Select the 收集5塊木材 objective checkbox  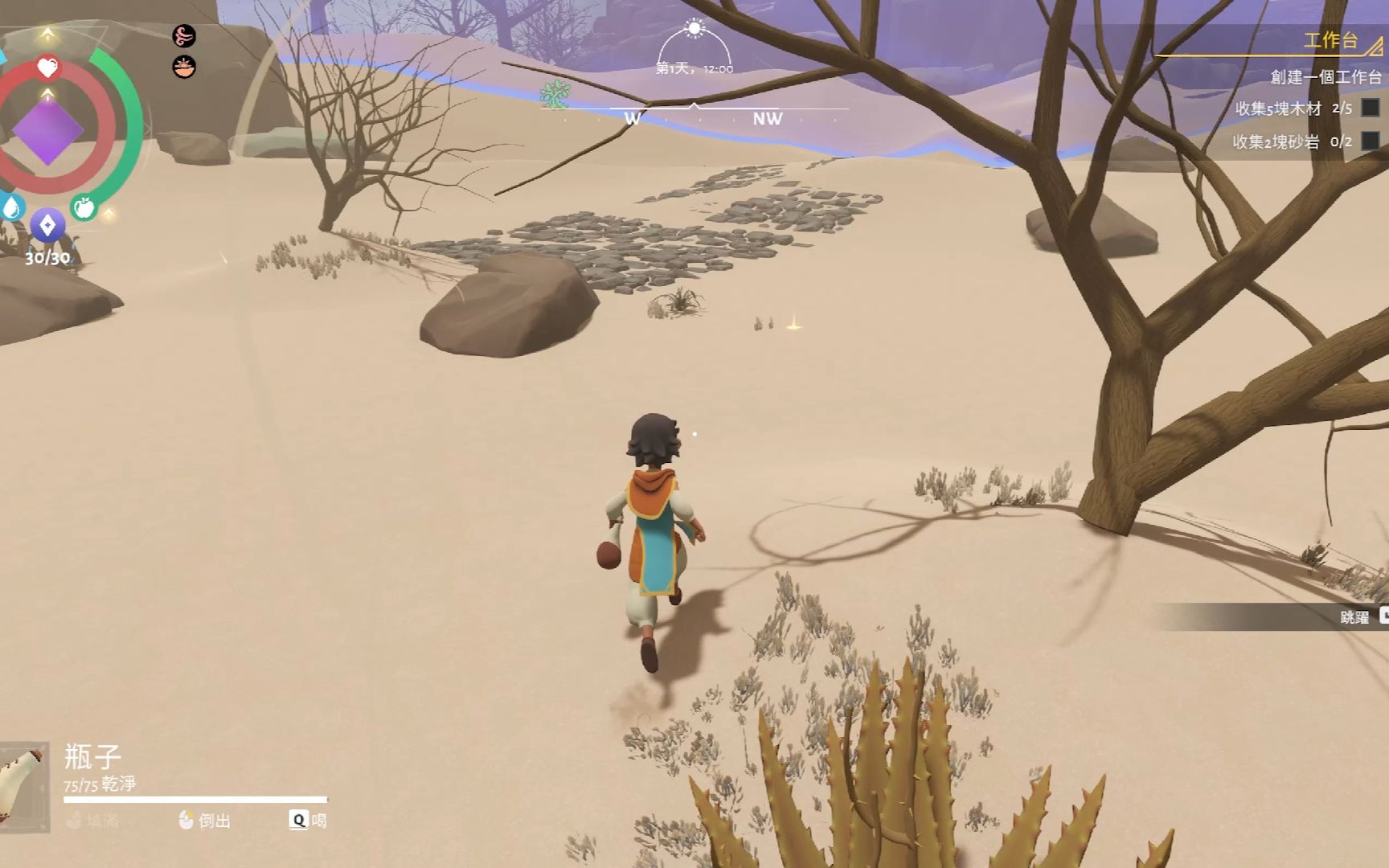tap(1370, 108)
